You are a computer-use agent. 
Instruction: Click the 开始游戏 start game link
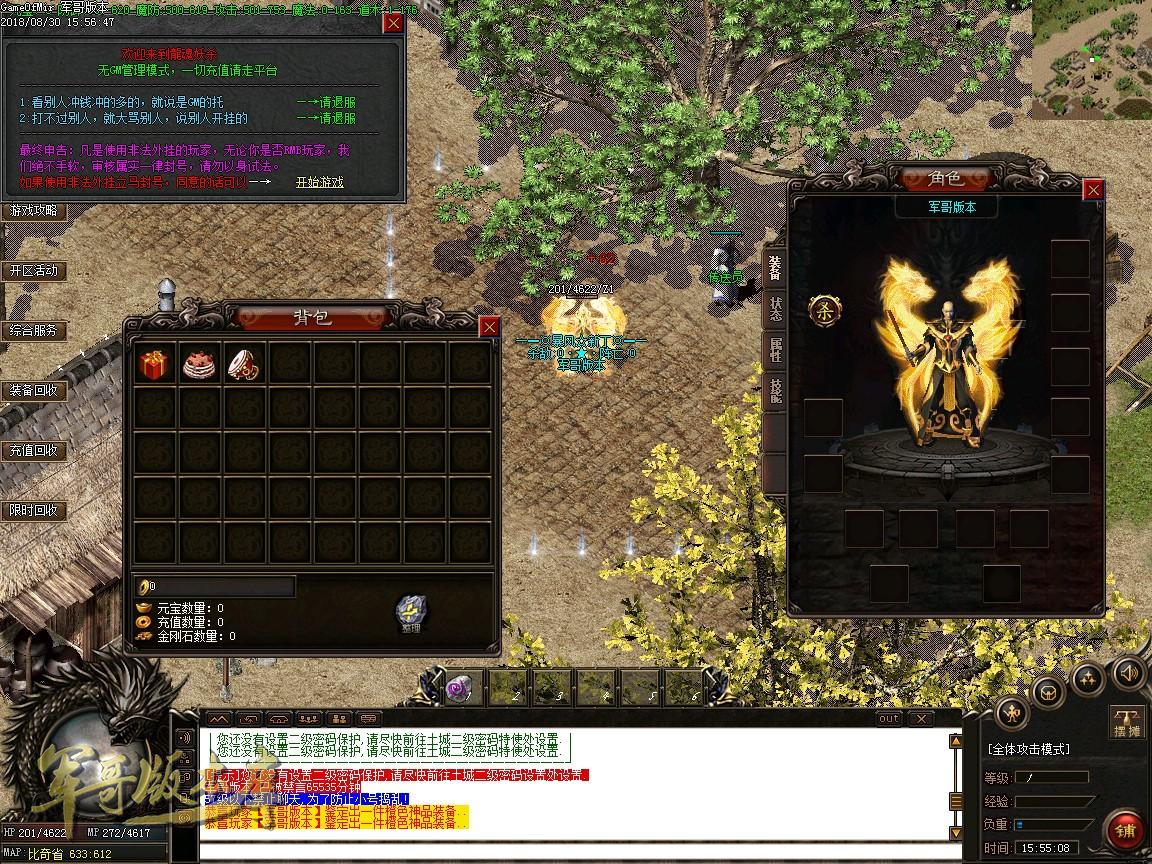tap(319, 182)
